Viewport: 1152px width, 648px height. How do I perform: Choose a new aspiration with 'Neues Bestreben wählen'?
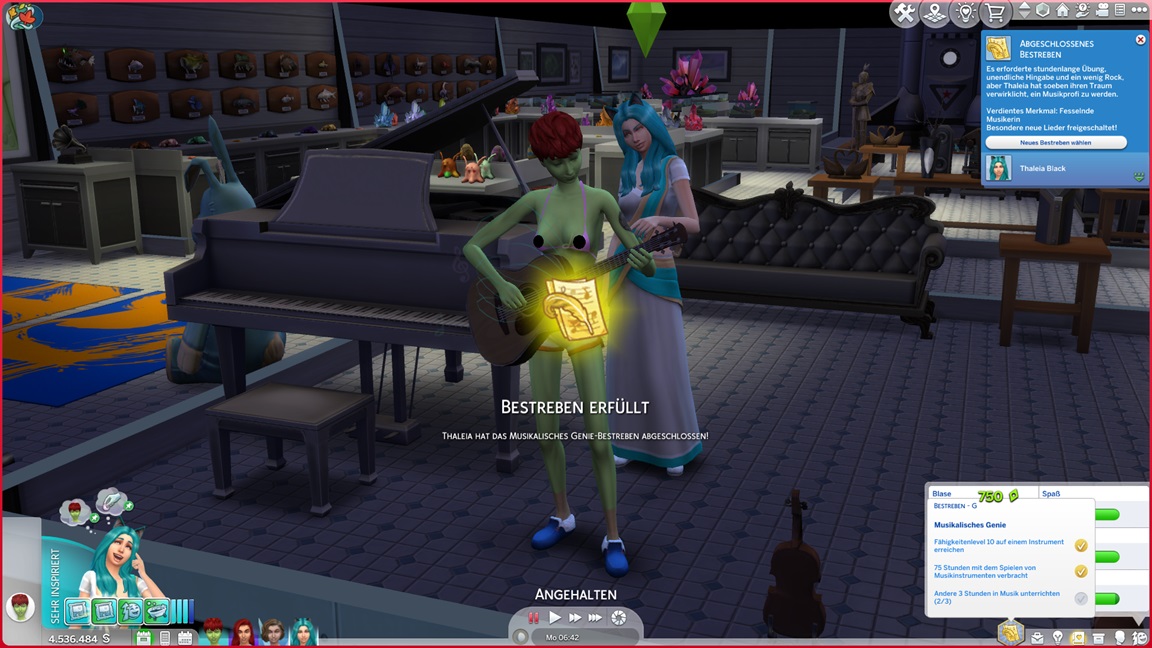1055,143
